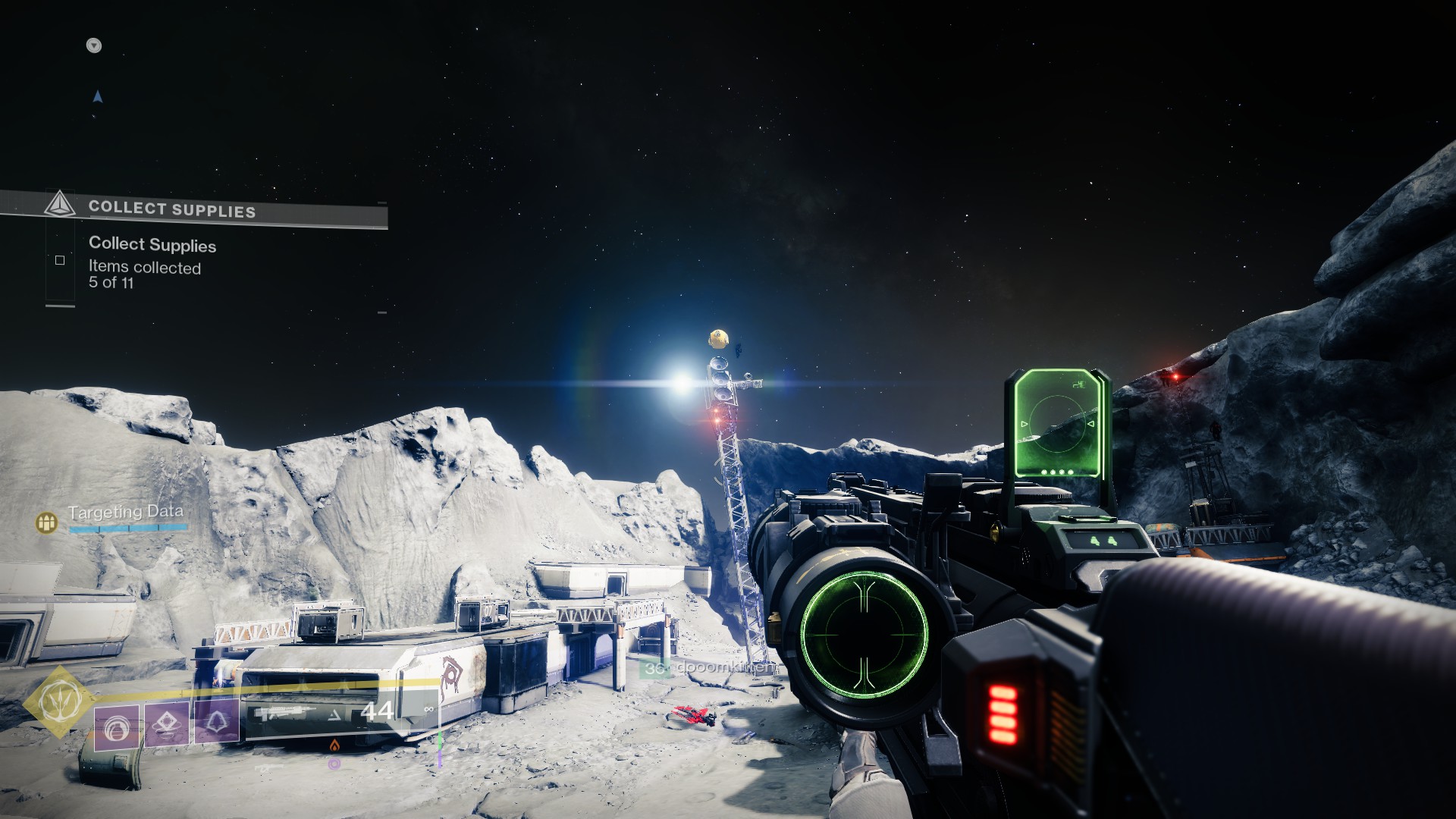Image resolution: width=1456 pixels, height=819 pixels.
Task: Click the Collect Supplies objective checkbox
Action: click(x=60, y=260)
